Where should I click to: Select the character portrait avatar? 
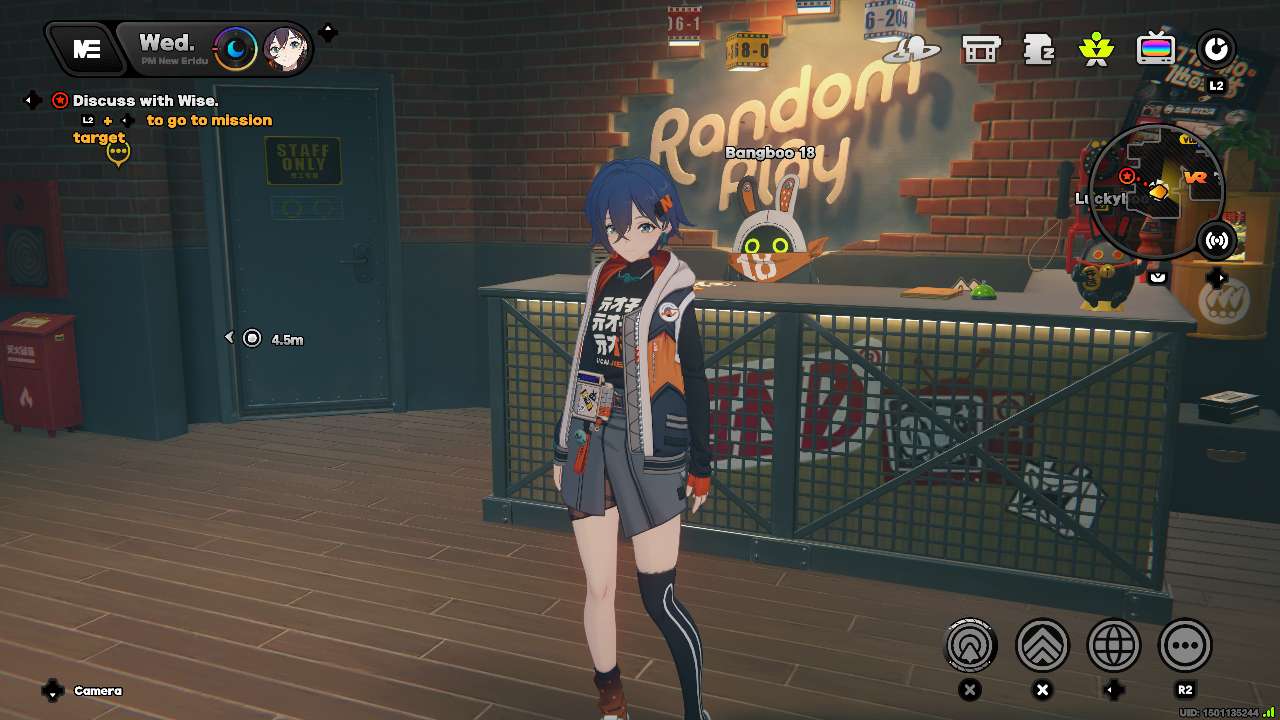click(x=284, y=49)
